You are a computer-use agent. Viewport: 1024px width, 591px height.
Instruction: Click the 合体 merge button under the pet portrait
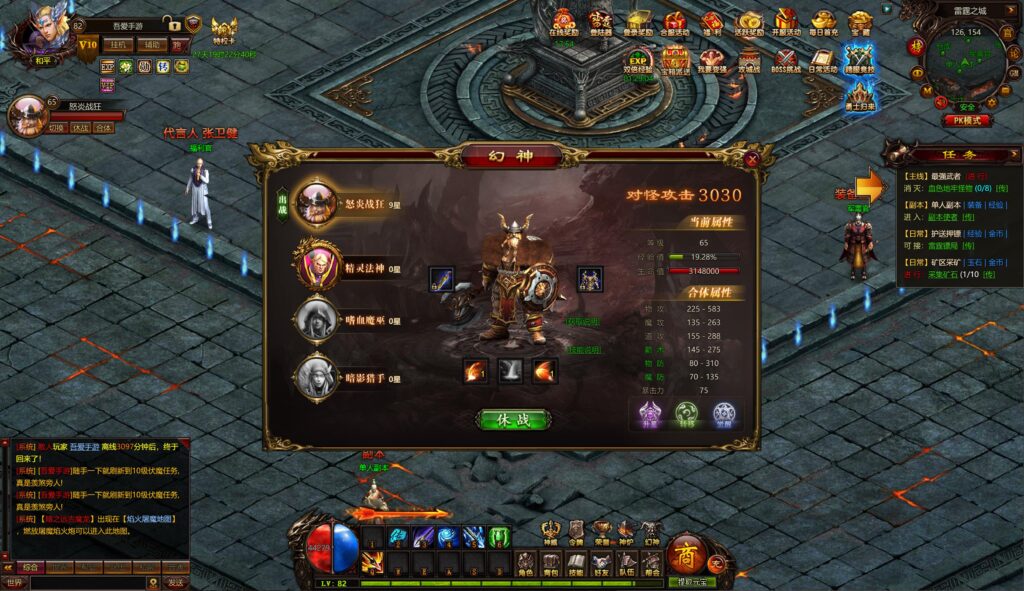(104, 128)
